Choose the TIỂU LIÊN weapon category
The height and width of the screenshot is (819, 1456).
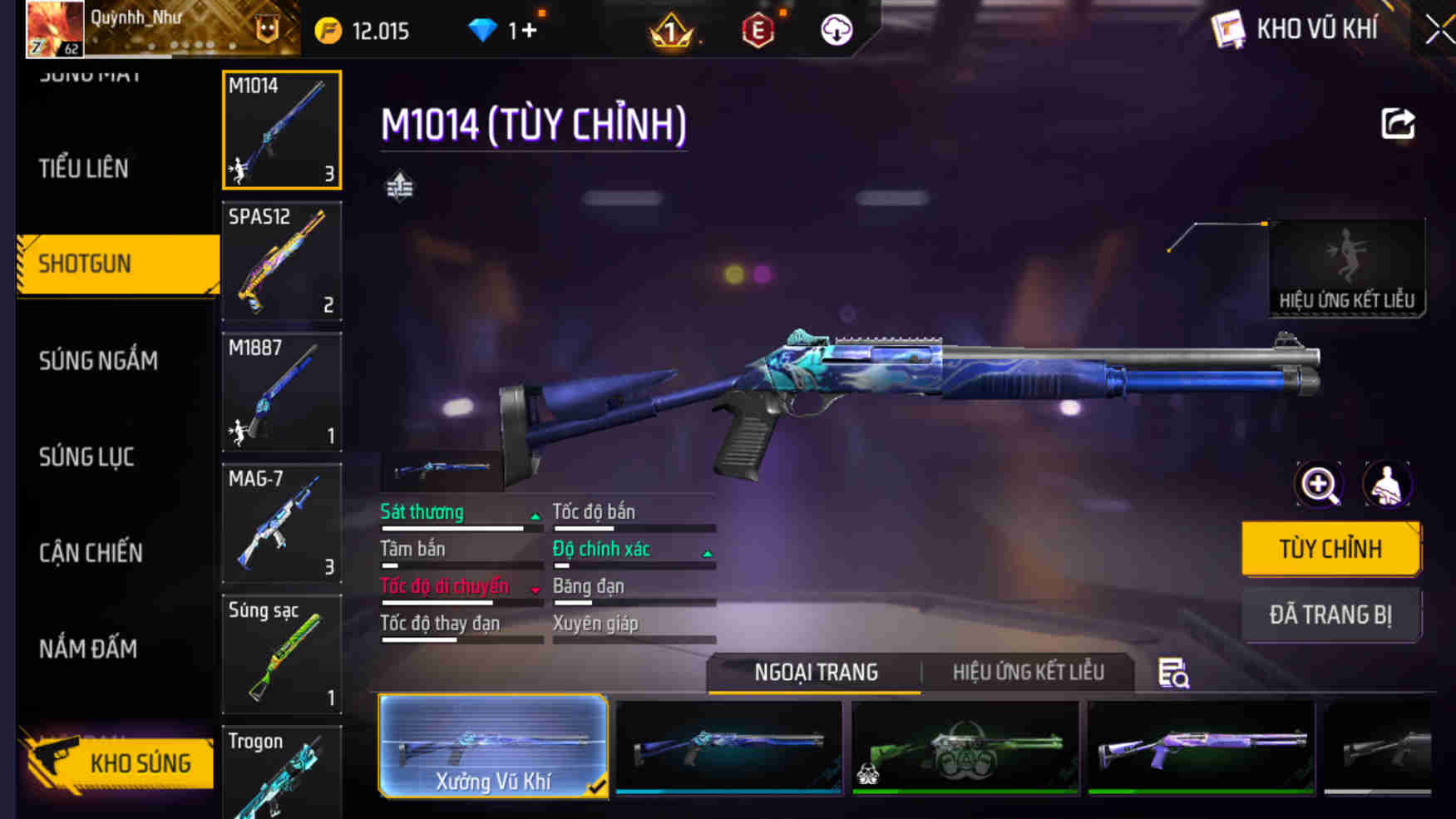84,169
